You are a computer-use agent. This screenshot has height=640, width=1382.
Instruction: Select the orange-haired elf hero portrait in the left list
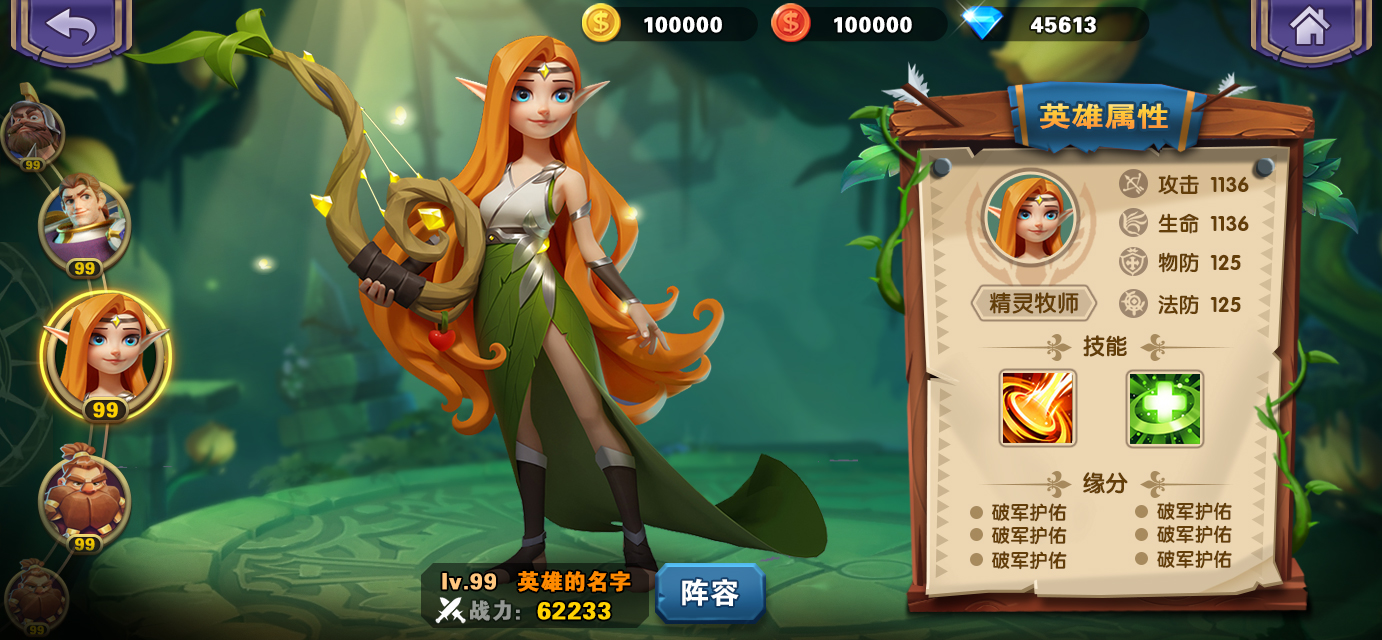(x=105, y=352)
